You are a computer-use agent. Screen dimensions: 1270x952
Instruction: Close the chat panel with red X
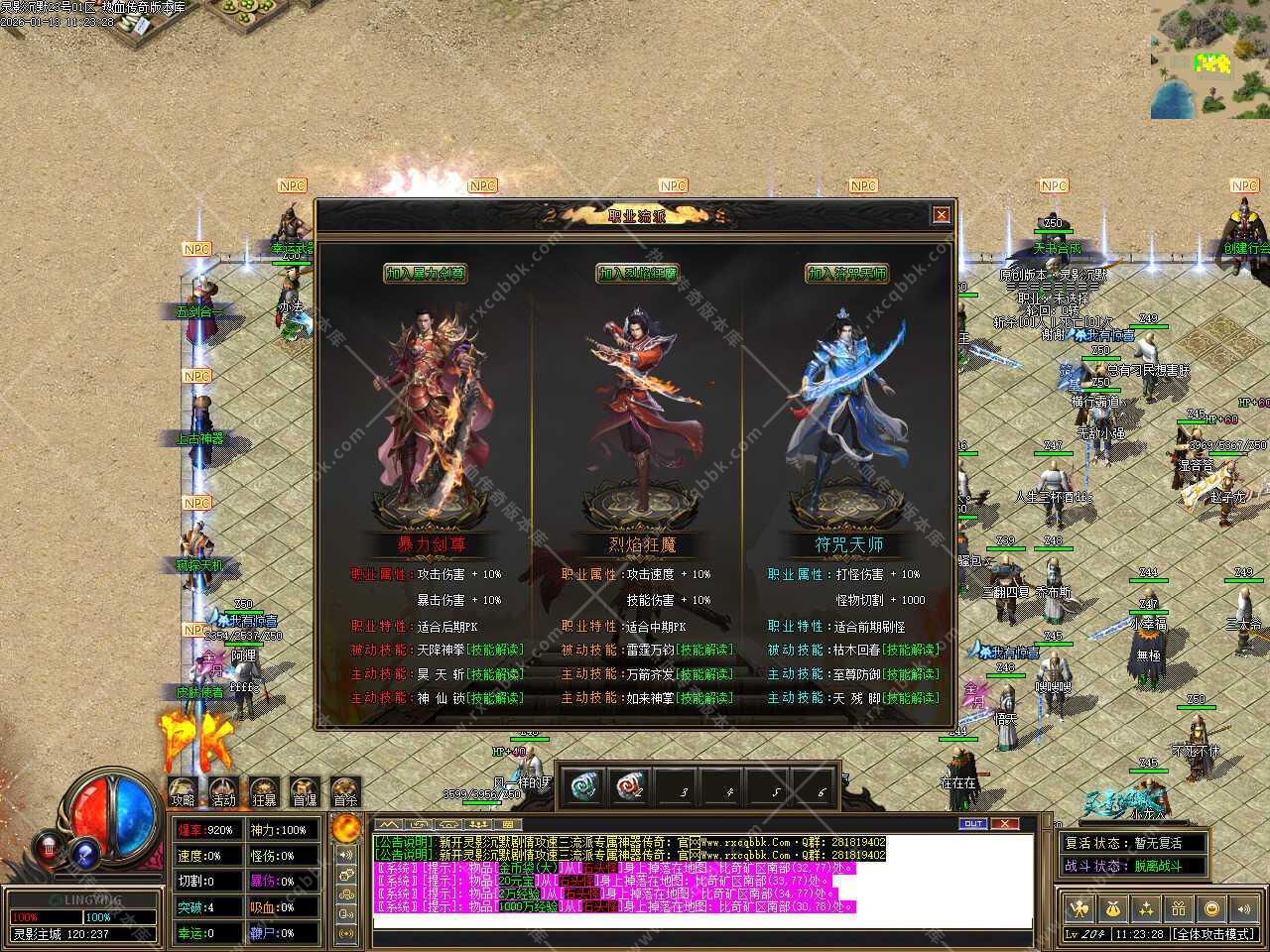point(1005,824)
